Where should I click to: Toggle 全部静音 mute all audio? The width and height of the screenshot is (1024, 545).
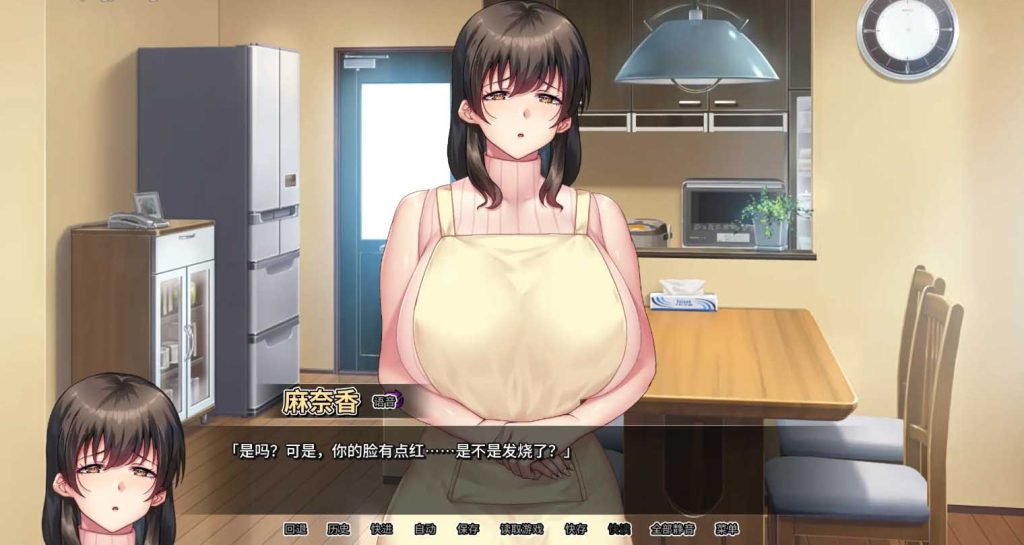(671, 529)
